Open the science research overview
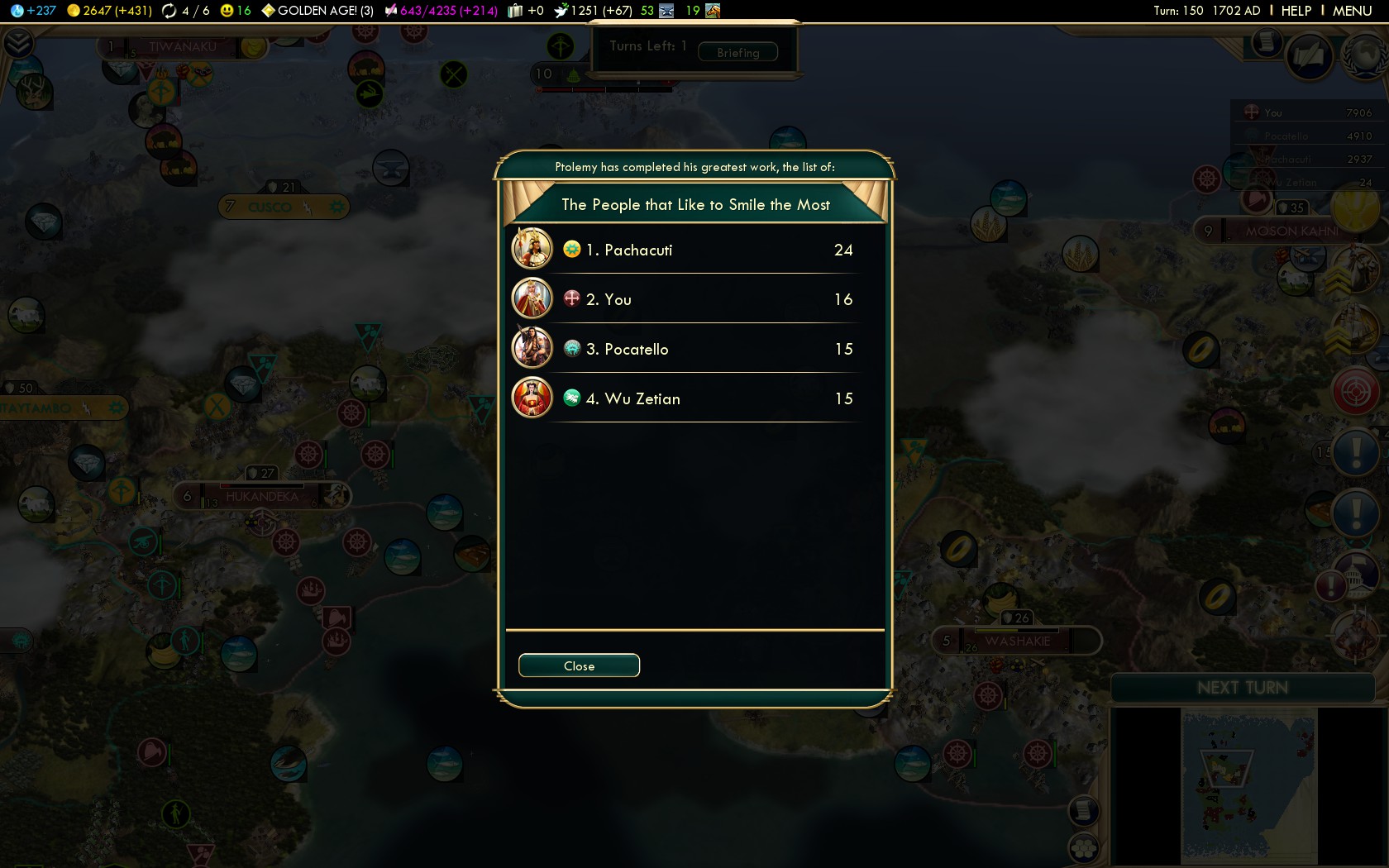 point(33,11)
